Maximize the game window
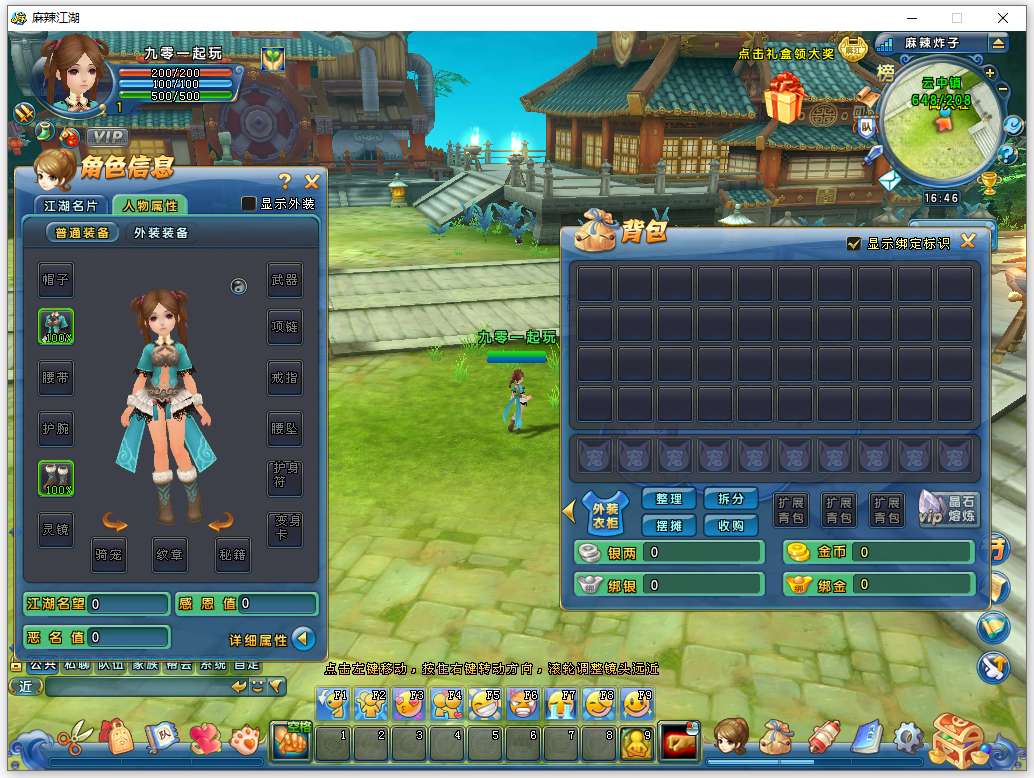This screenshot has width=1034, height=778. pyautogui.click(x=956, y=17)
